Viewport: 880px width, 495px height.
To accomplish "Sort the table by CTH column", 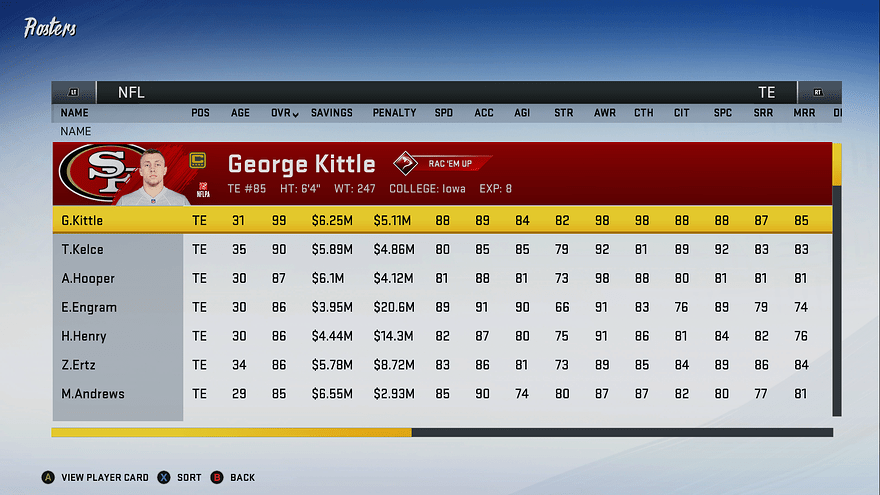I will click(643, 113).
